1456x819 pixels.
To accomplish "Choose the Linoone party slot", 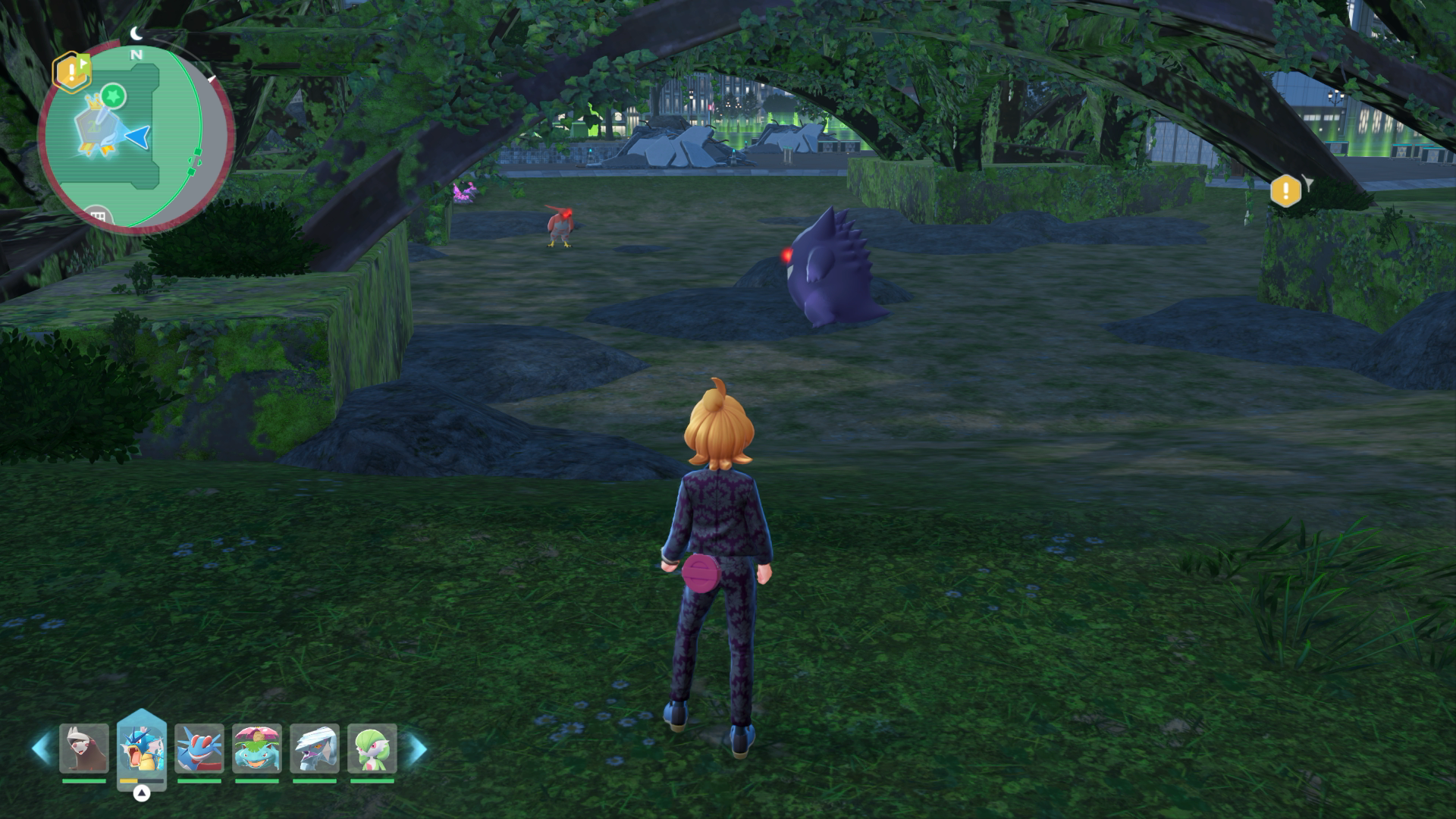I will click(x=84, y=748).
